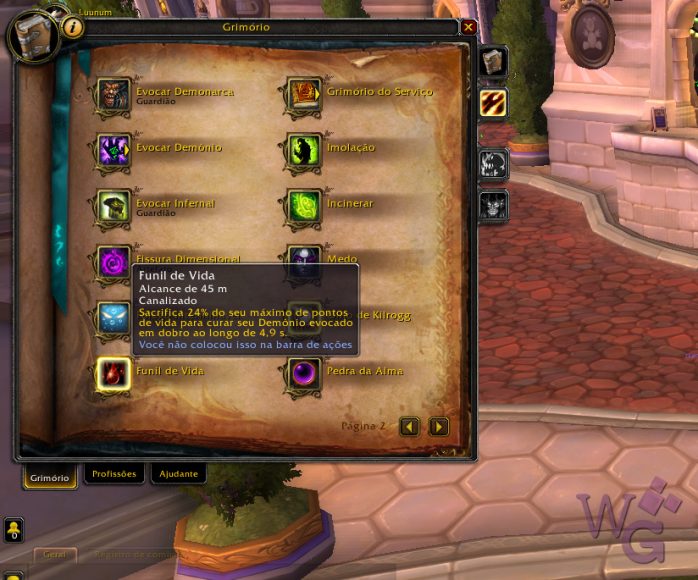This screenshot has width=698, height=580.
Task: Select the Imolação spell icon
Action: (303, 150)
